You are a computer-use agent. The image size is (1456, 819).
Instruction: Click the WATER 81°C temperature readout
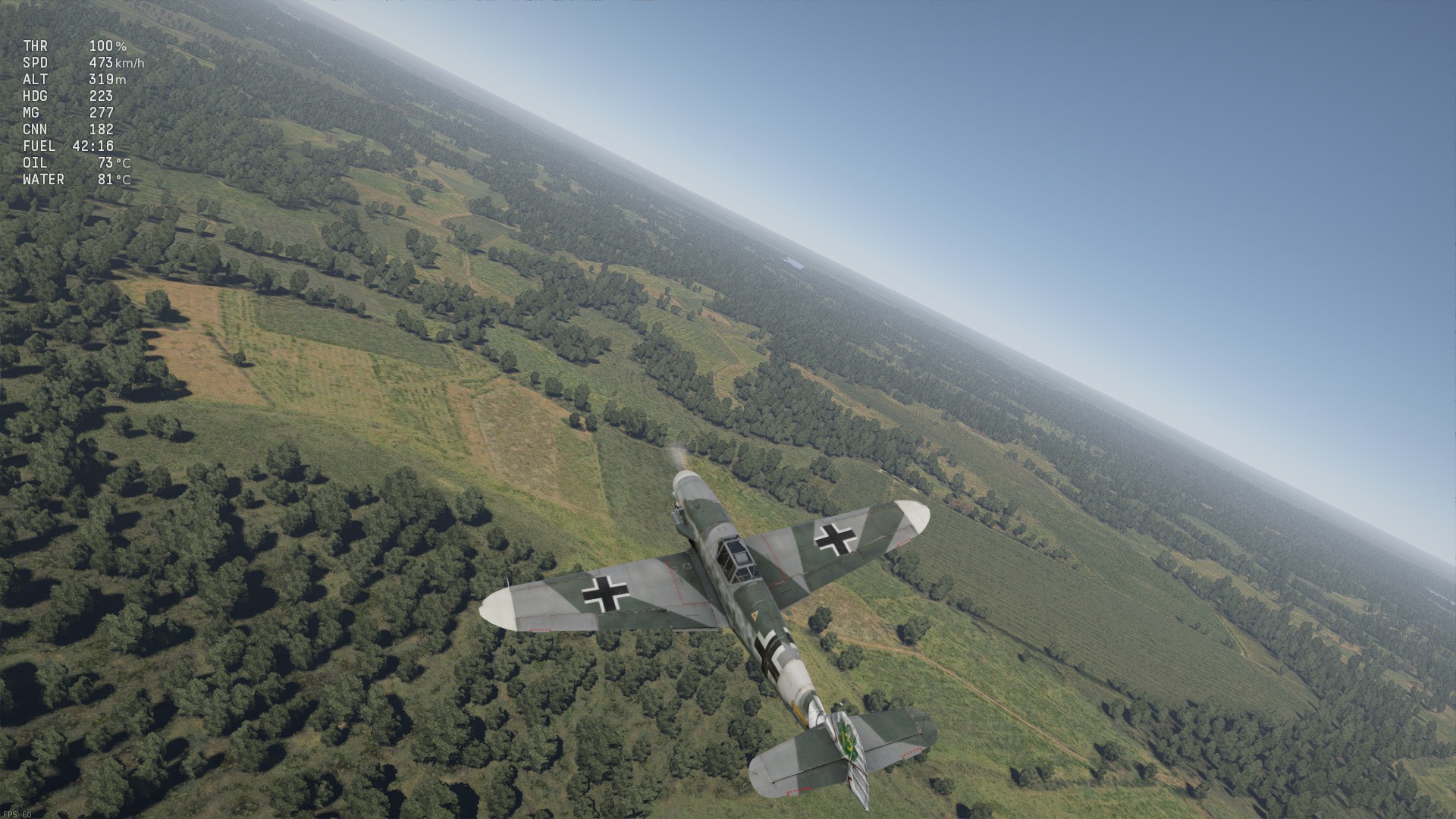[76, 179]
